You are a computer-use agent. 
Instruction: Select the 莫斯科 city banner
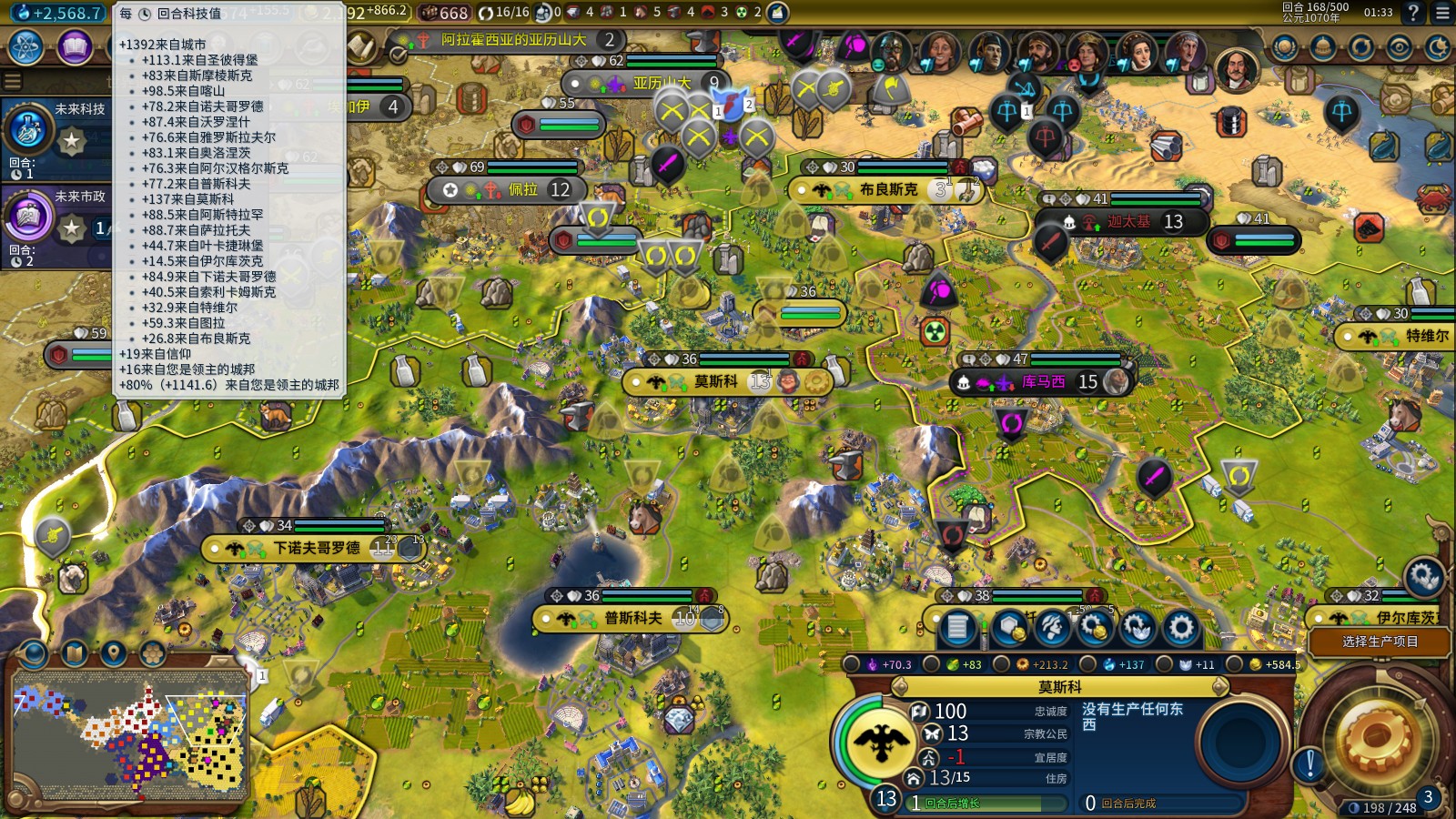point(715,381)
